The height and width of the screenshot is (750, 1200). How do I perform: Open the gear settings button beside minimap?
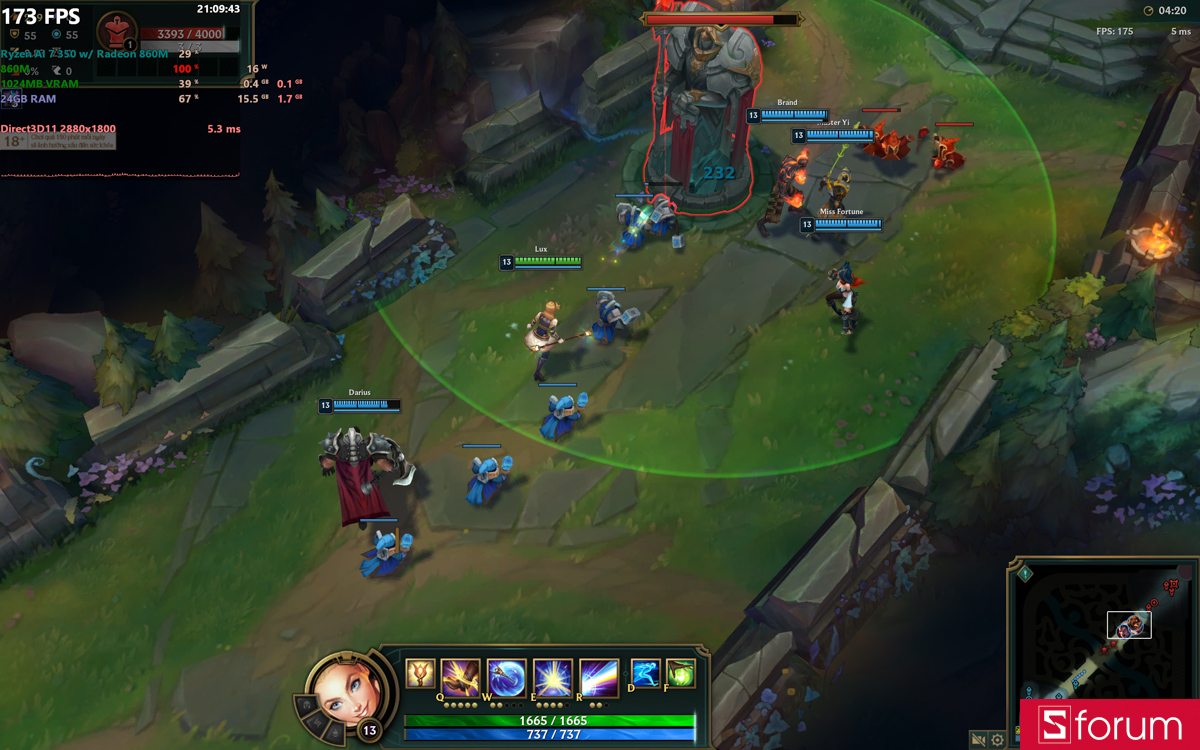[x=998, y=740]
